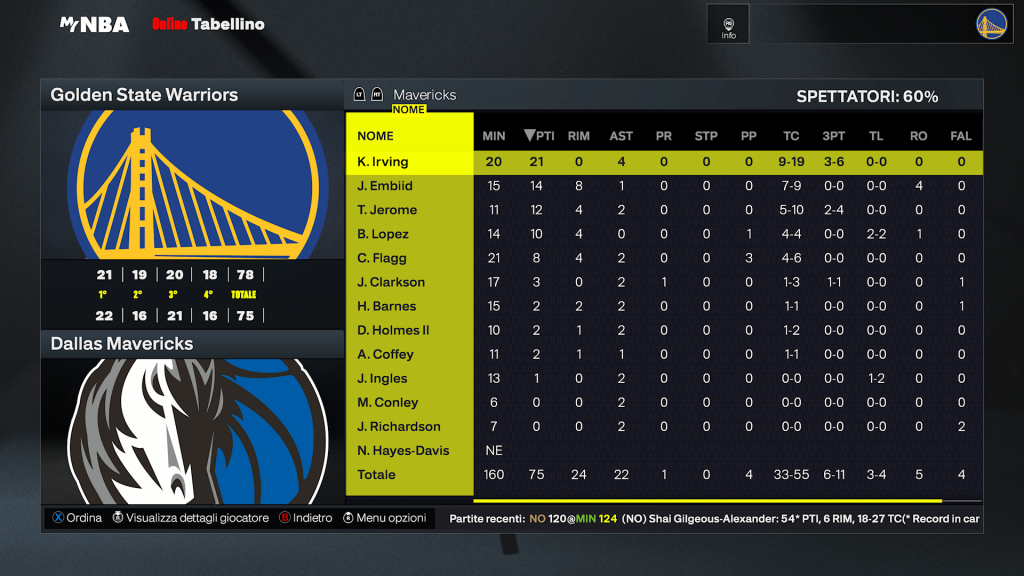
Task: Pick B. Lopez from the player list
Action: point(383,234)
